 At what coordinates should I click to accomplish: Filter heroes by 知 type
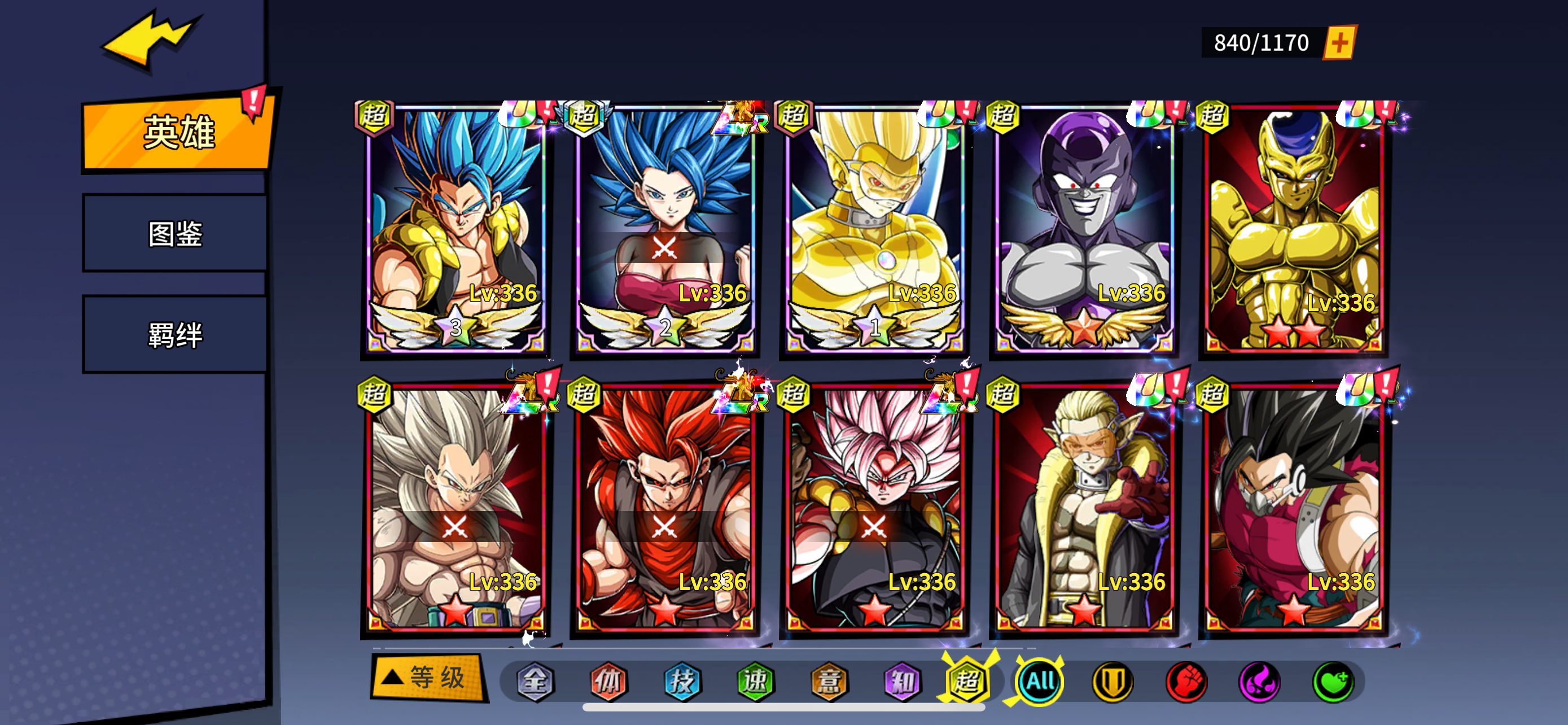click(x=902, y=681)
